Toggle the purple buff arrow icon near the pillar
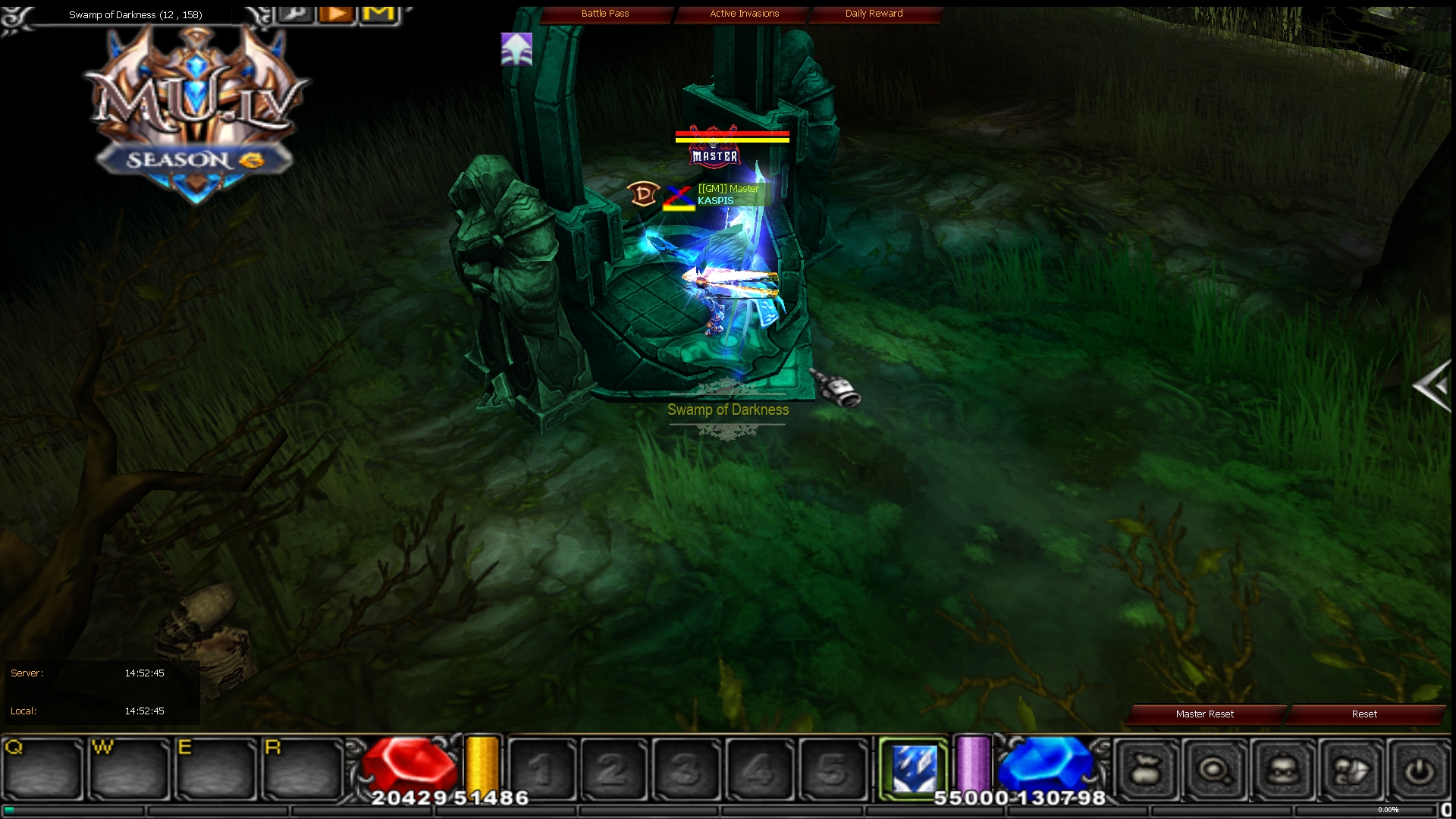 point(515,49)
